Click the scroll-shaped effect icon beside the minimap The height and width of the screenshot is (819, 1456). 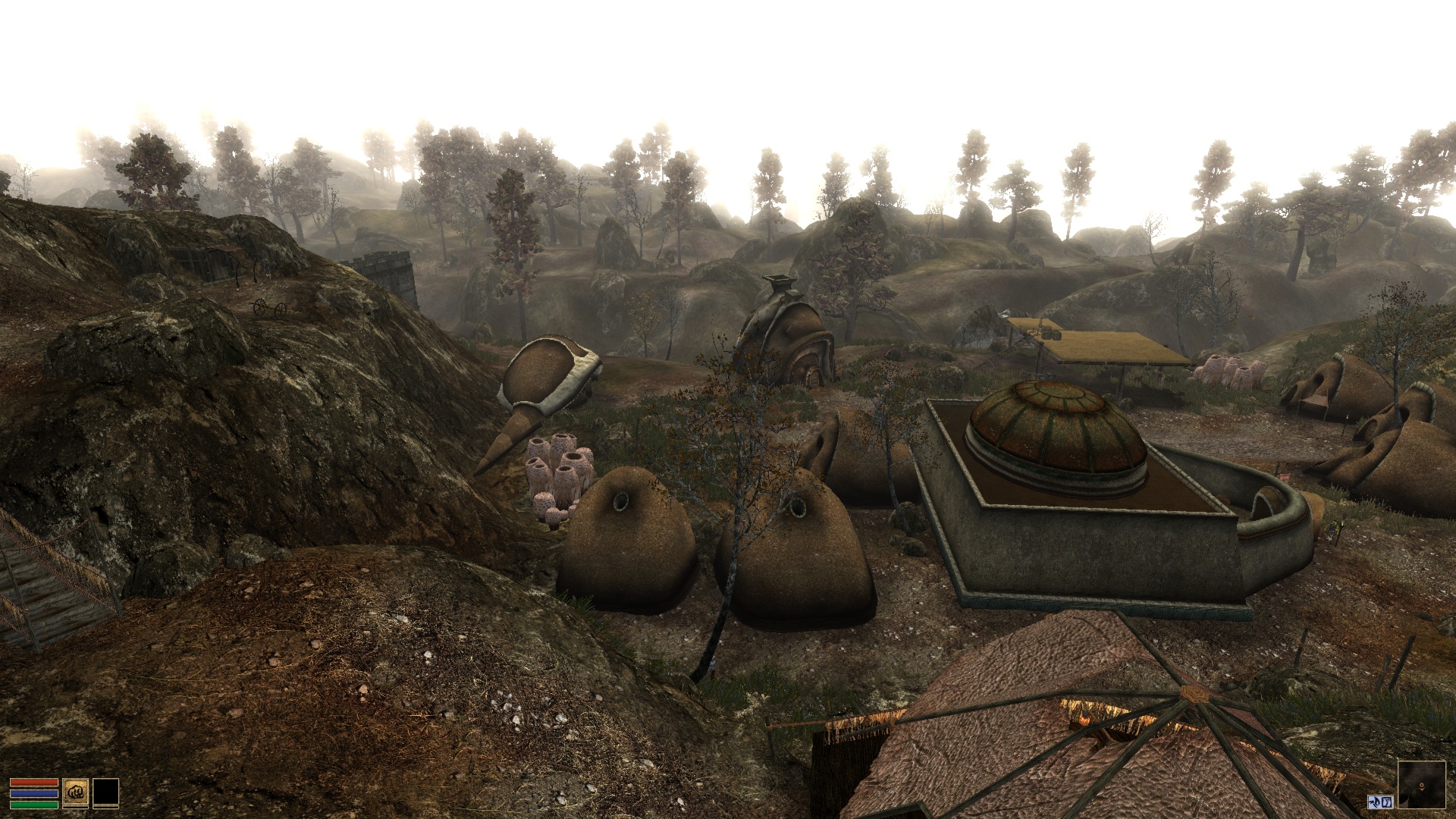[1386, 802]
